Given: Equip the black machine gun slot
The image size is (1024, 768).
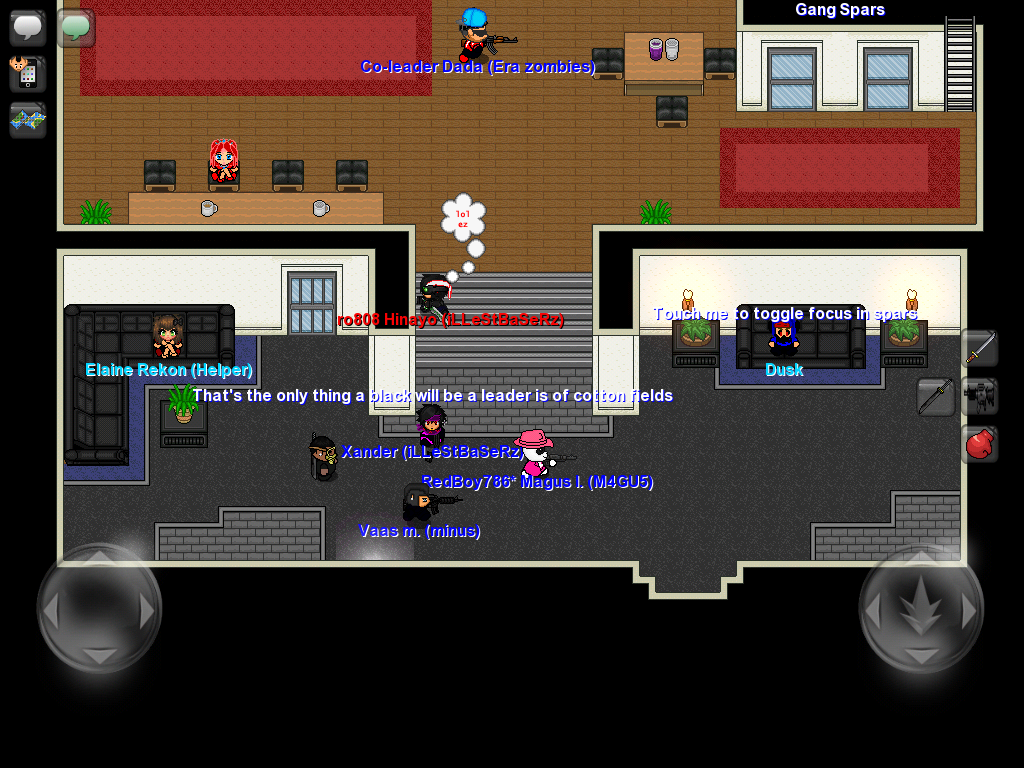Looking at the screenshot, I should point(979,396).
